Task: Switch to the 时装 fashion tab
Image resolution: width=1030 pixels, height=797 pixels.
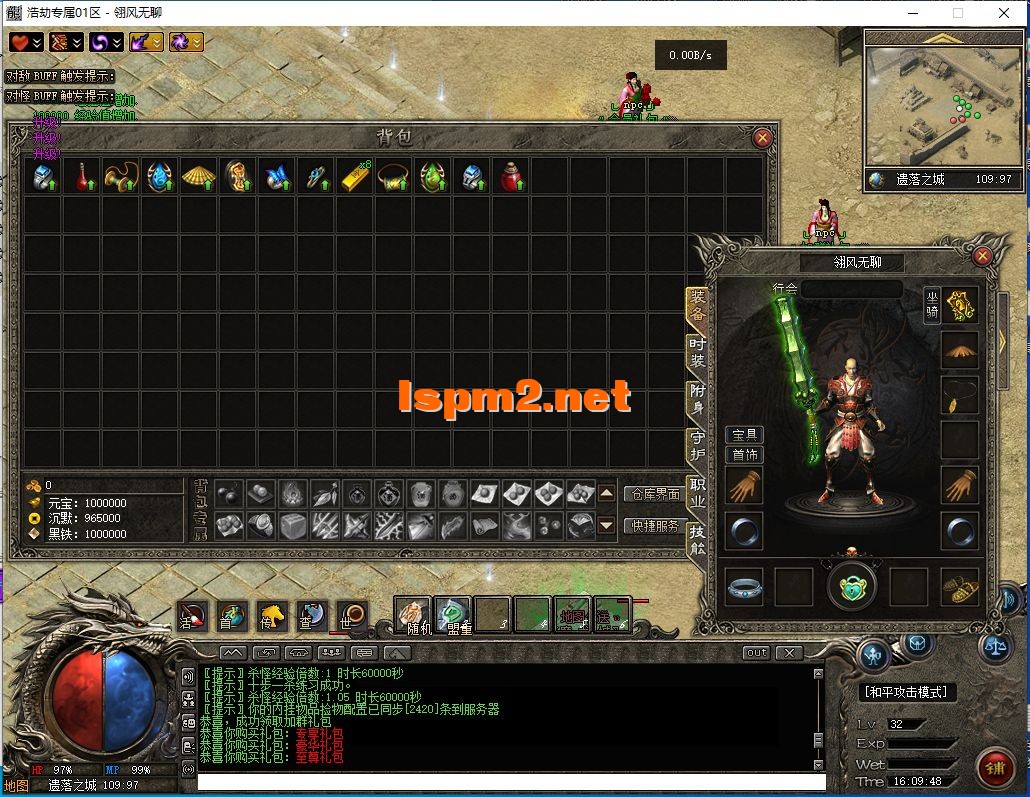Action: point(697,353)
